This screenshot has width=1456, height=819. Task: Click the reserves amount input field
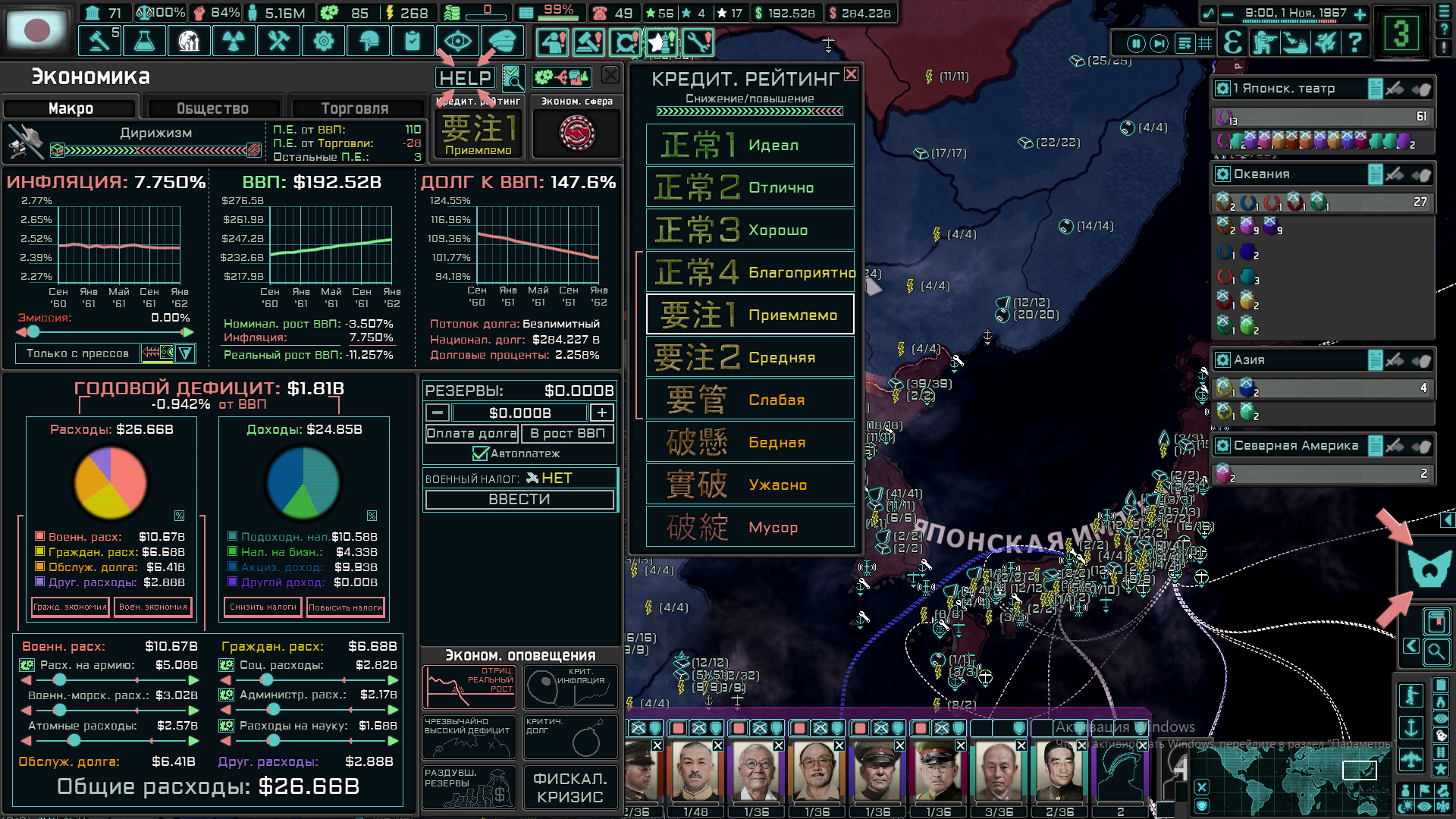pyautogui.click(x=518, y=413)
